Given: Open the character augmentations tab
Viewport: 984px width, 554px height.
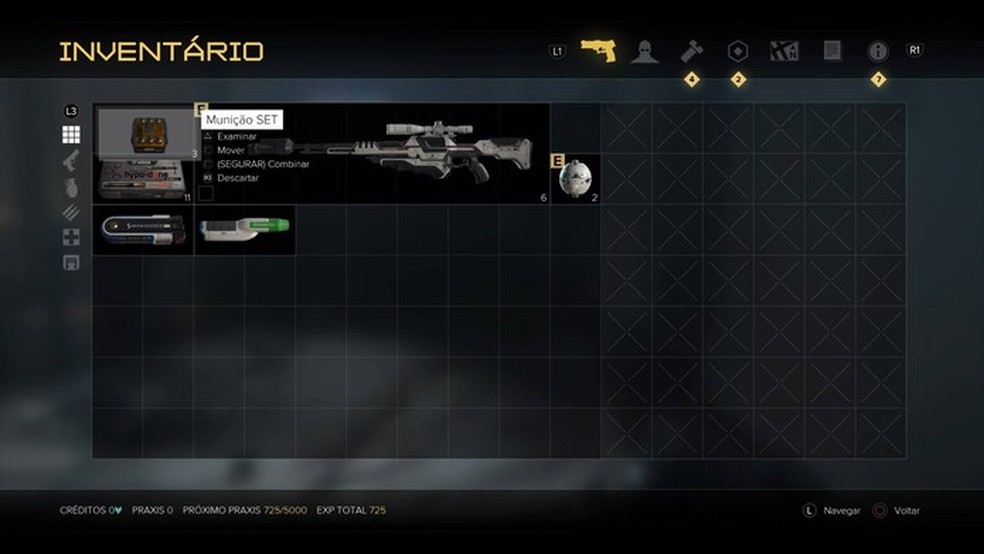Looking at the screenshot, I should pos(645,51).
